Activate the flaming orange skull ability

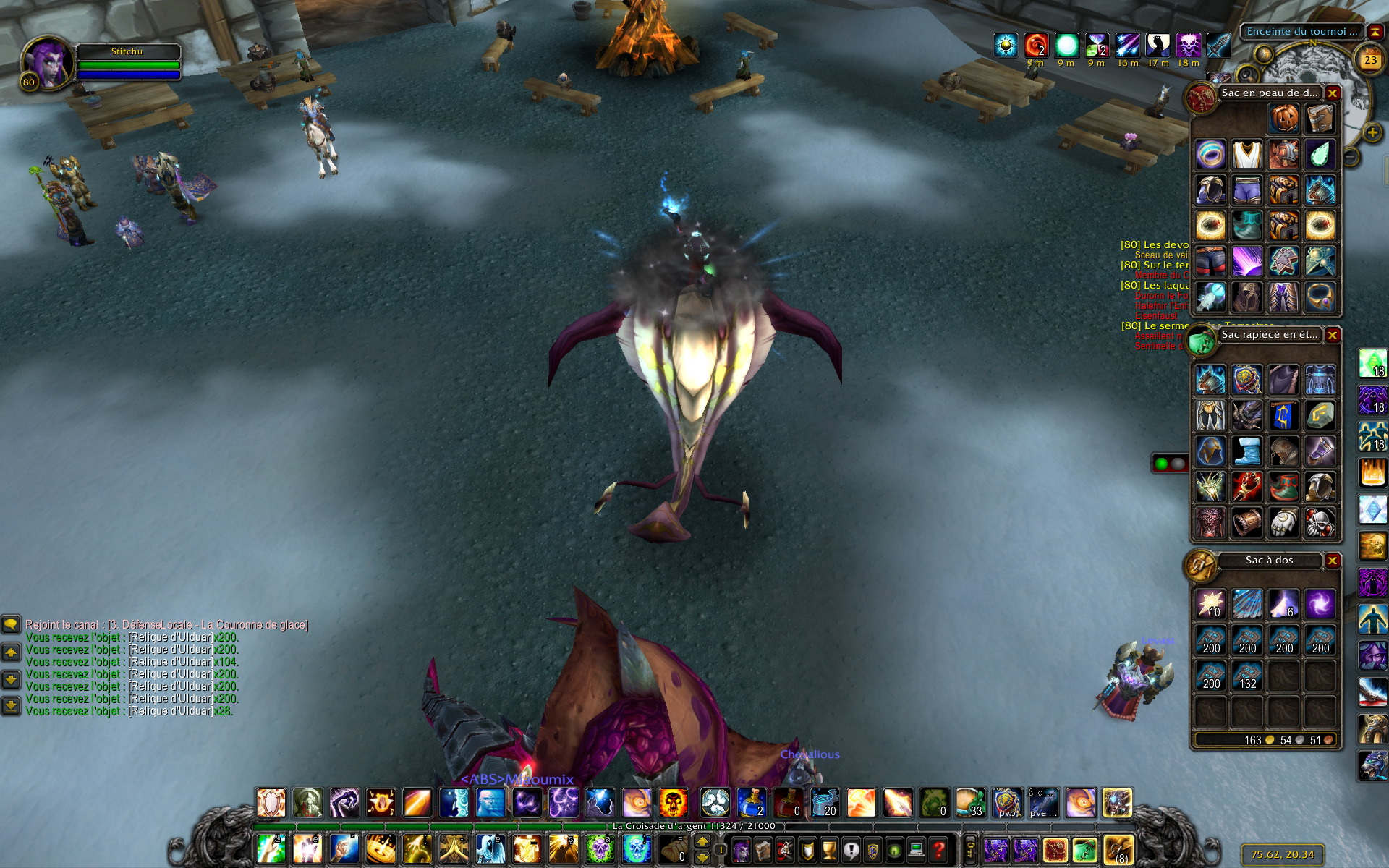(673, 803)
